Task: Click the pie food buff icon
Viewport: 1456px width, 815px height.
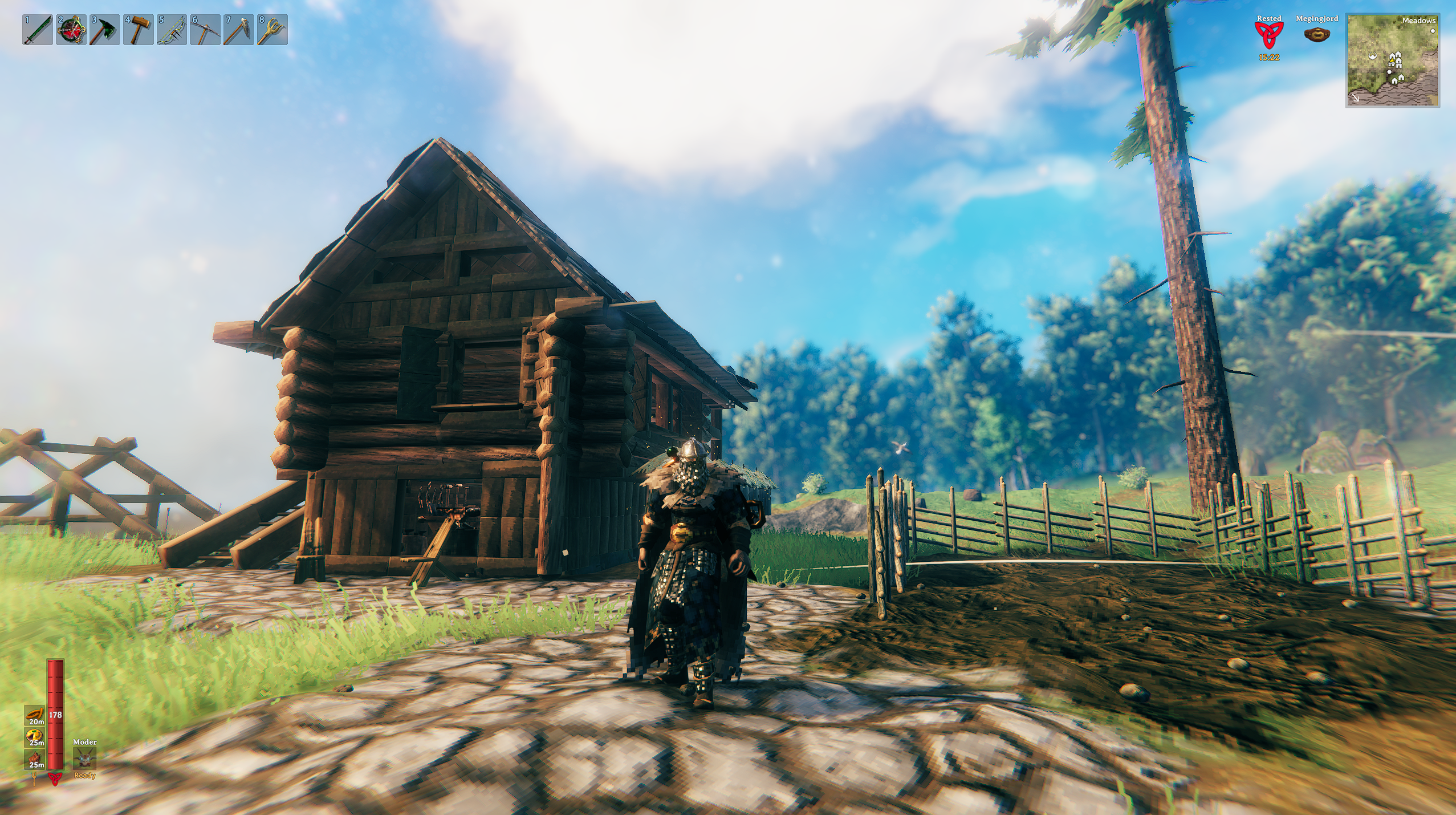Action: coord(34,737)
